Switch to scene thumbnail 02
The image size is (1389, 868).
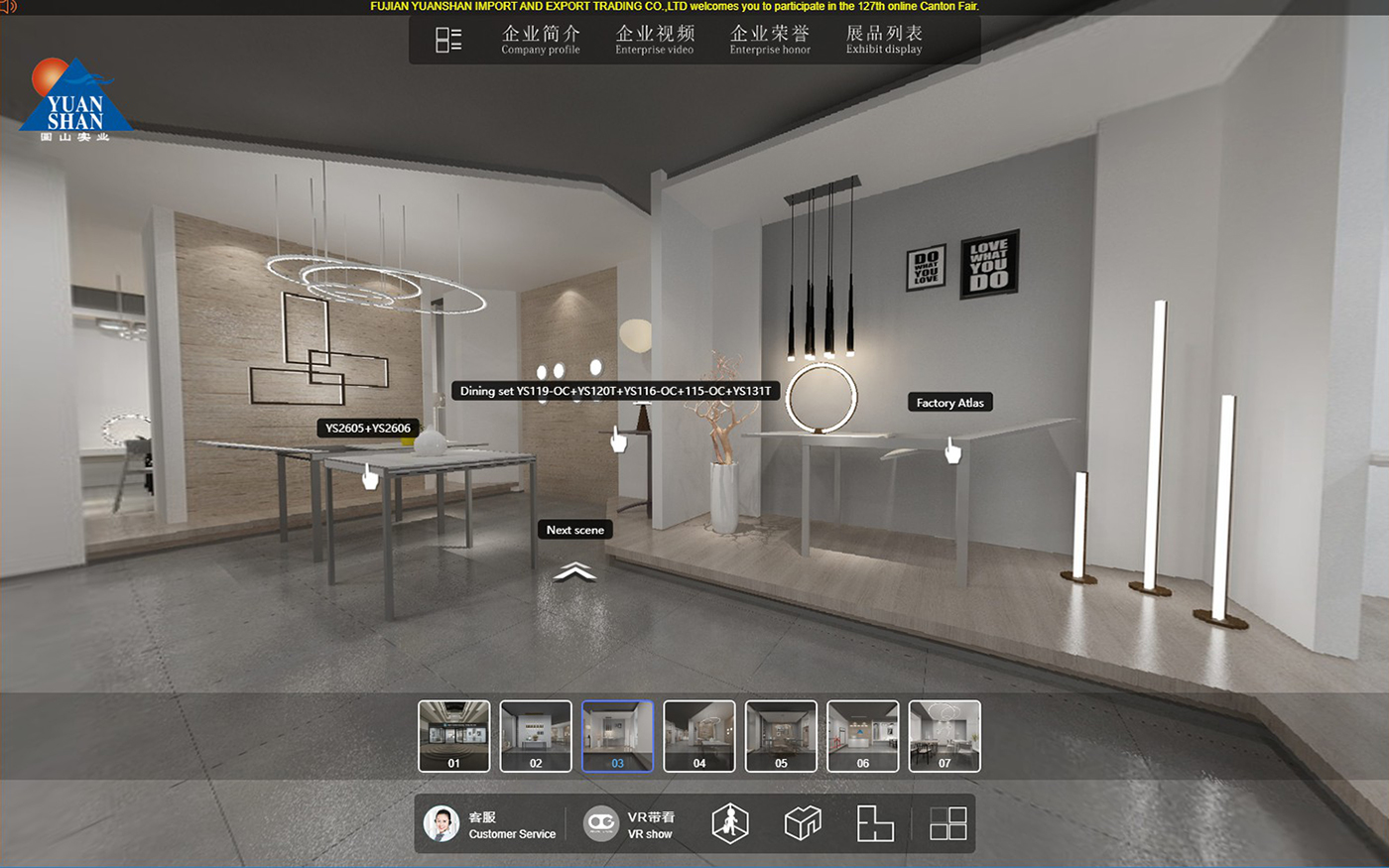pyautogui.click(x=536, y=736)
